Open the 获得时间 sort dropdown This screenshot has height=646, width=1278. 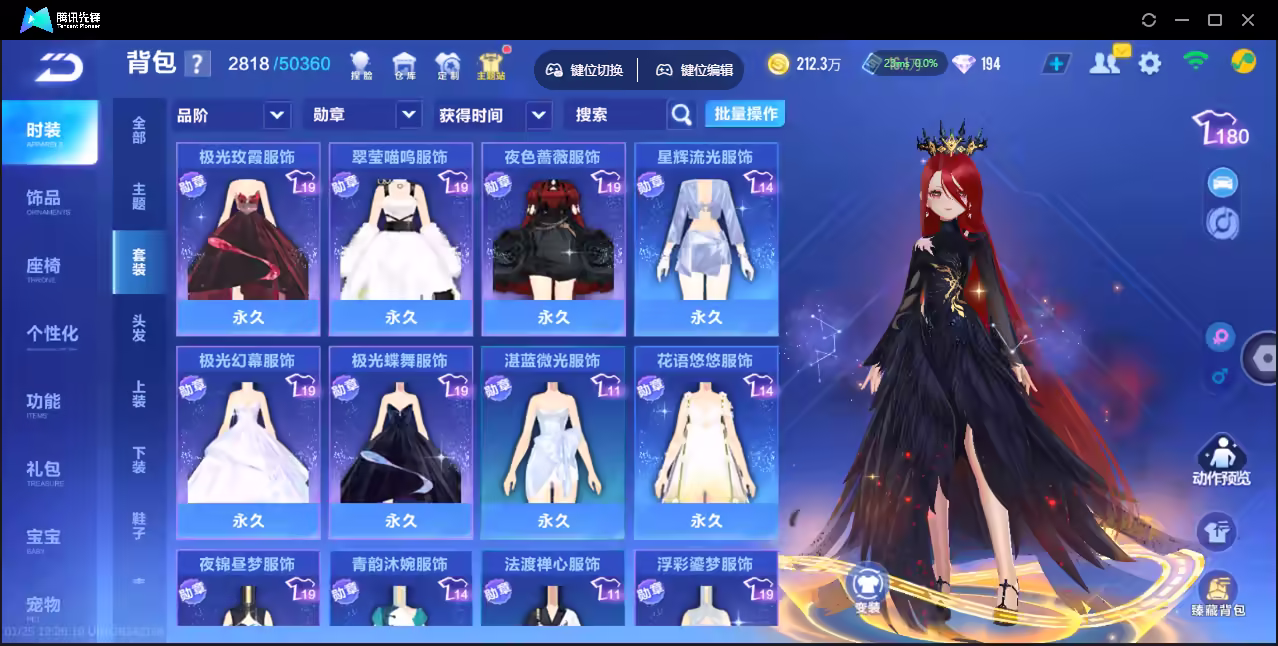pos(494,115)
